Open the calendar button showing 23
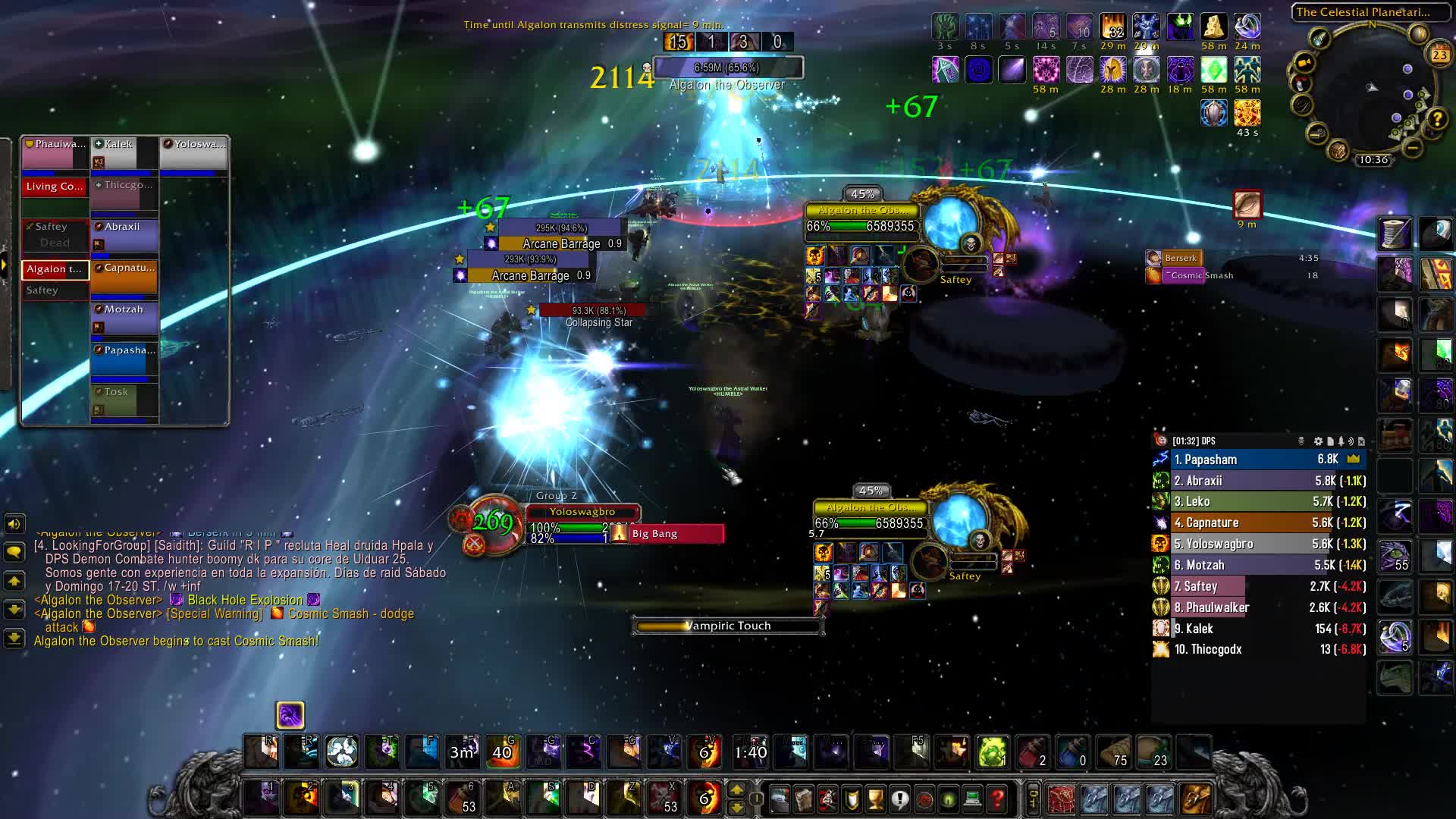This screenshot has height=819, width=1456. 1439,54
